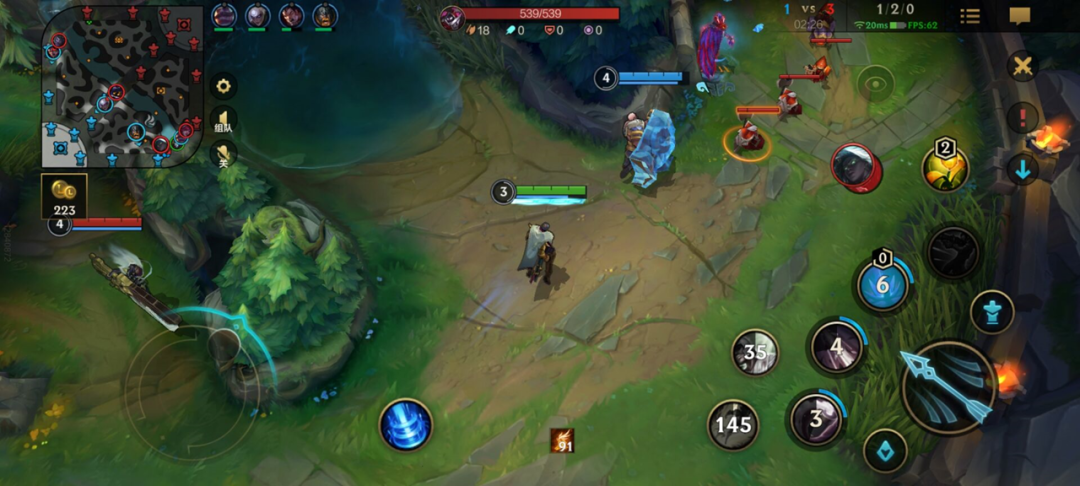Image resolution: width=1080 pixels, height=486 pixels.
Task: Open the shop via gold counter
Action: [65, 195]
